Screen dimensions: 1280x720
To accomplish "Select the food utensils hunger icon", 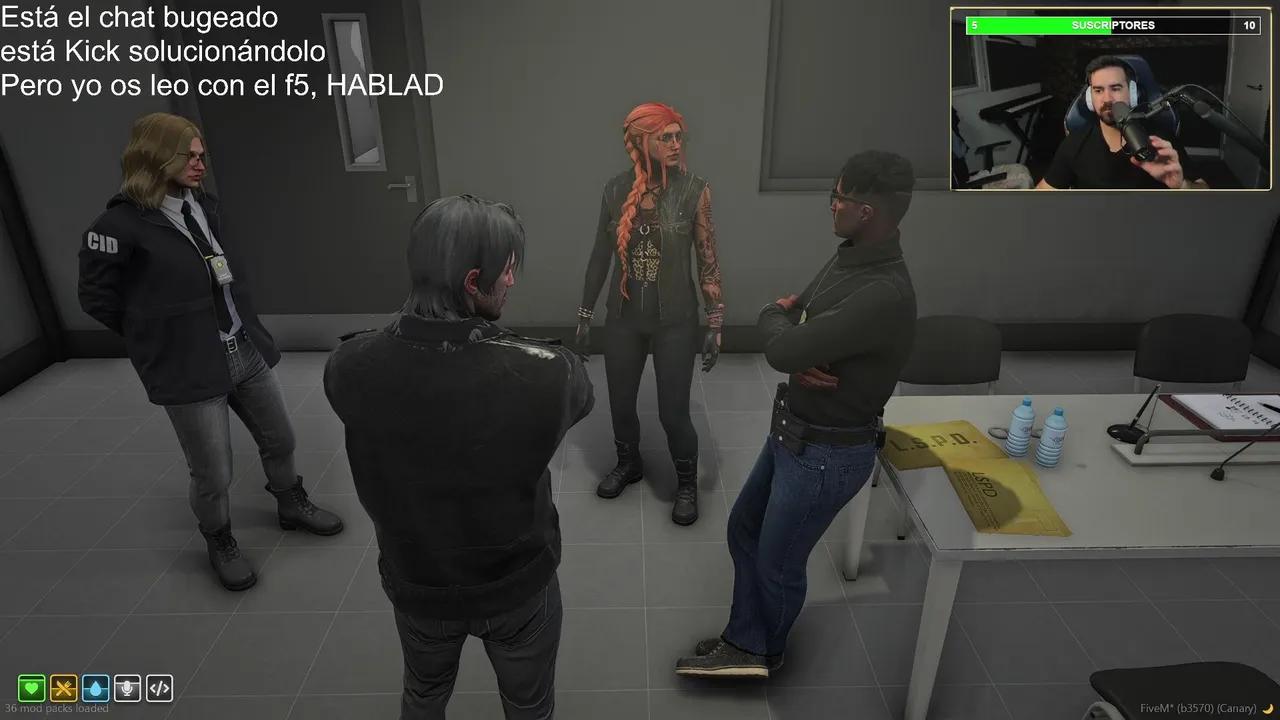I will pyautogui.click(x=64, y=688).
